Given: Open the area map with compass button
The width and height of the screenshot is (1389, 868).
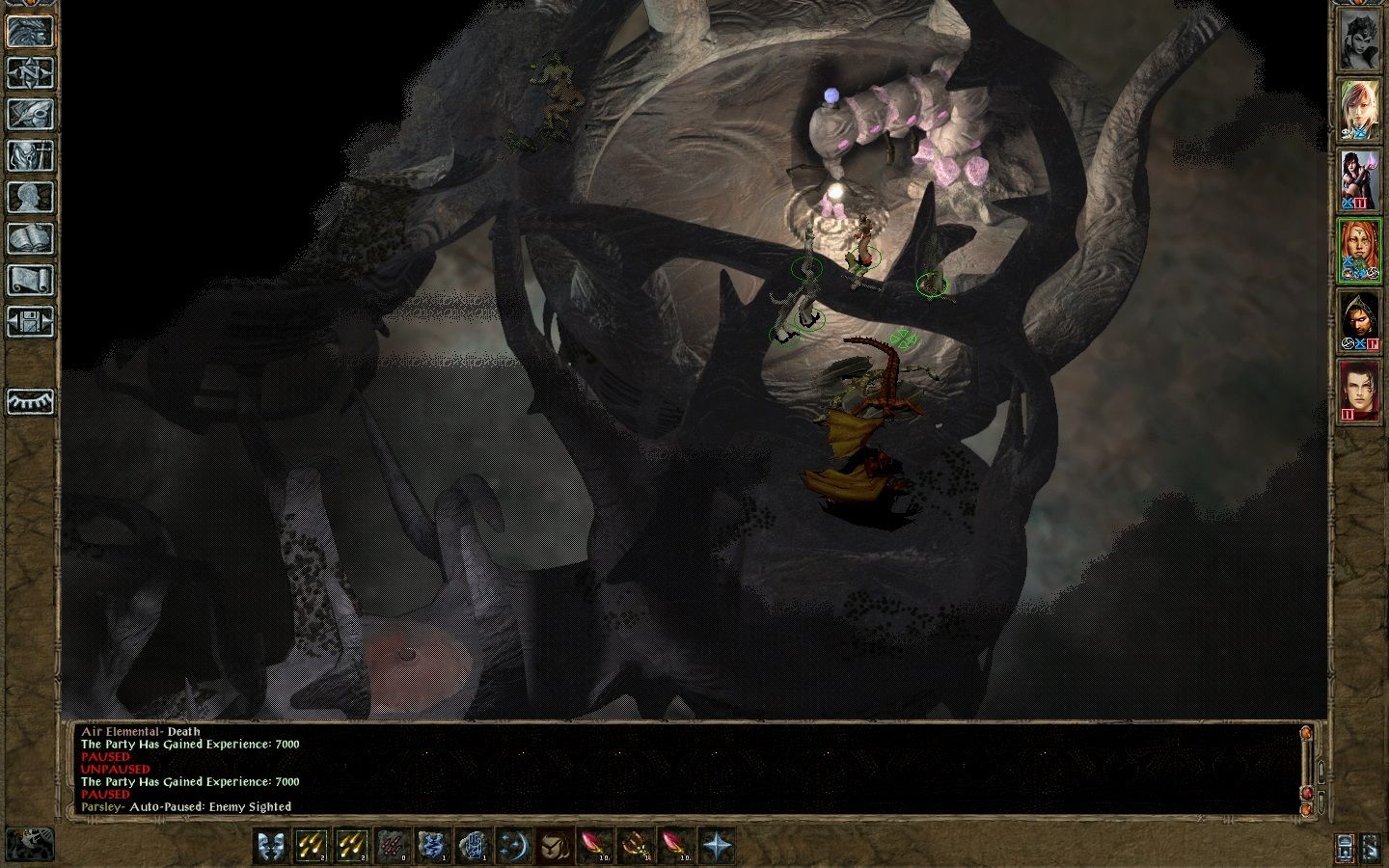Looking at the screenshot, I should pyautogui.click(x=30, y=72).
